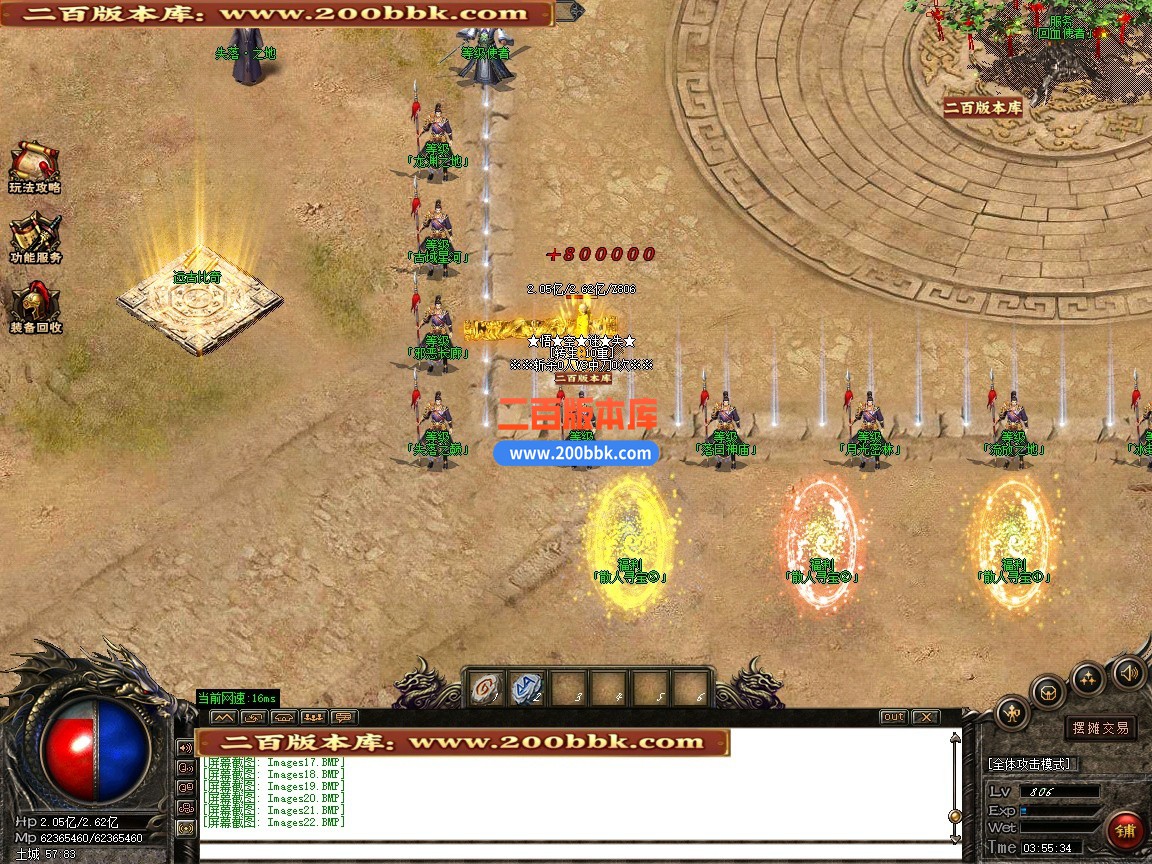Open the red 铺 shop button
Screen dimensions: 1152x864
(1125, 829)
